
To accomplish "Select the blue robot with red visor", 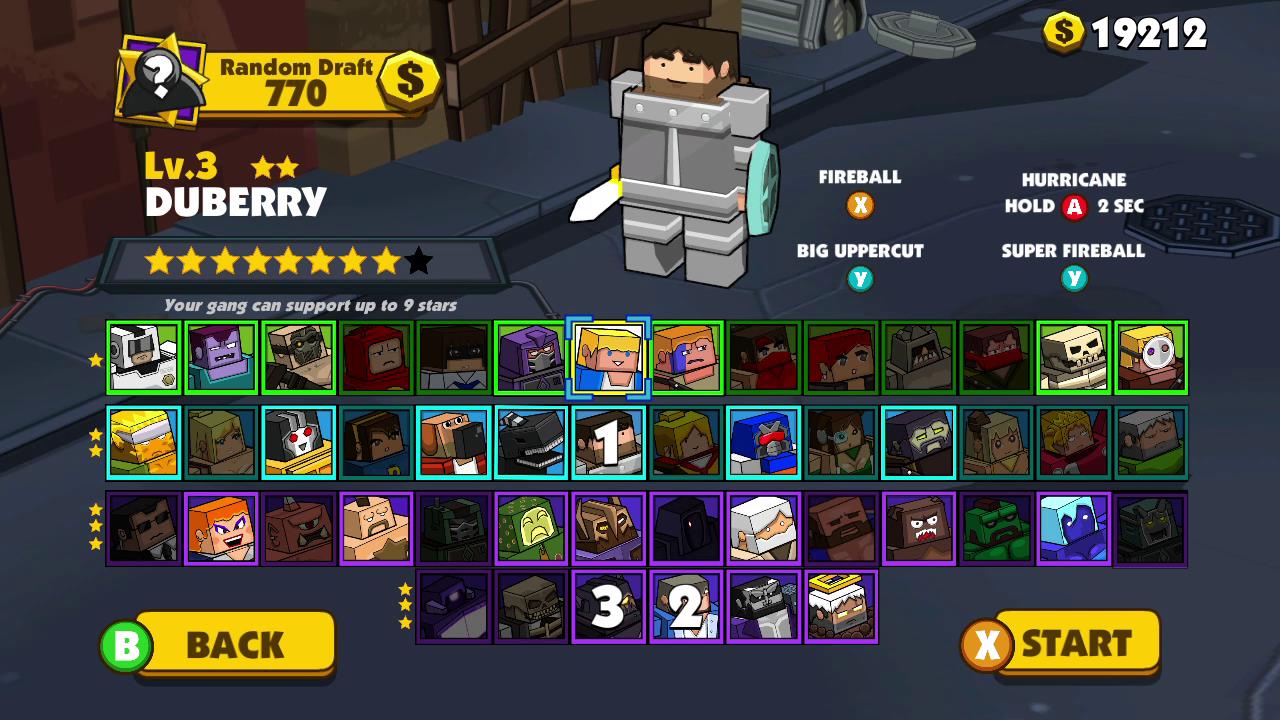I will click(763, 443).
